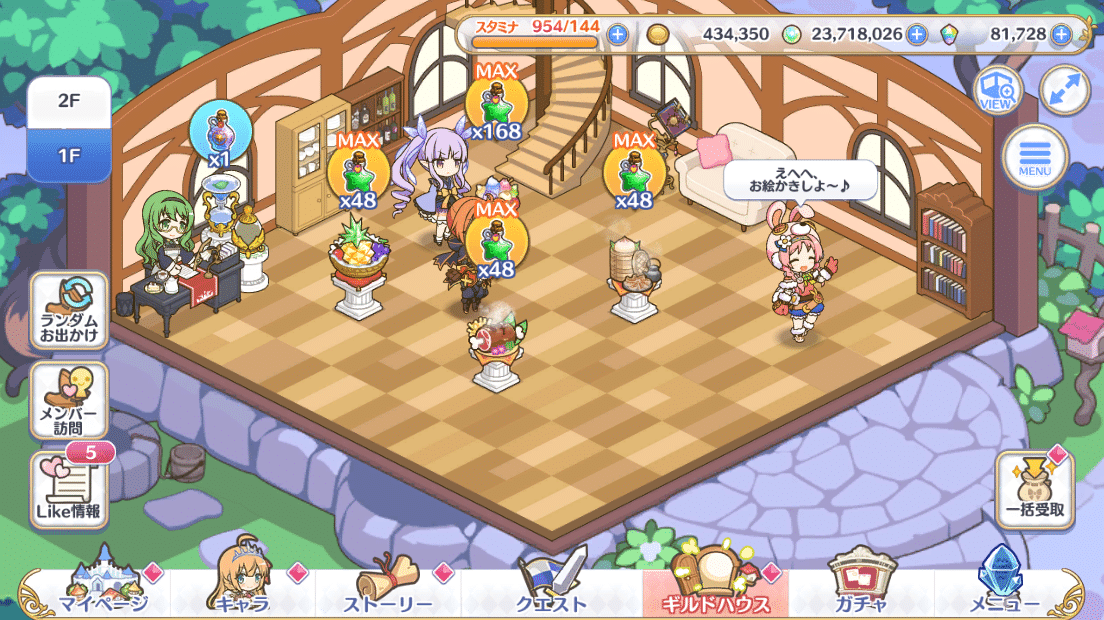This screenshot has height=620, width=1104.
Task: Tap the ランダムお出かけ button
Action: 69,311
